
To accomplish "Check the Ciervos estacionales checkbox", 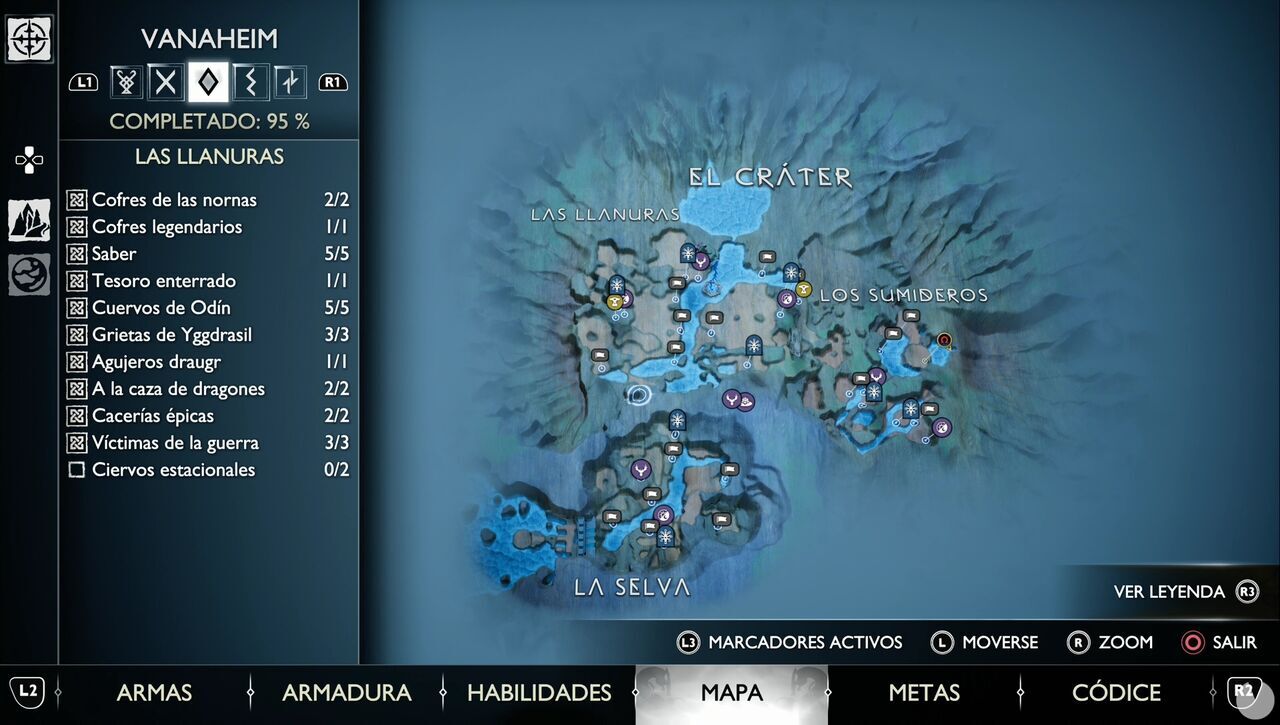I will 77,469.
